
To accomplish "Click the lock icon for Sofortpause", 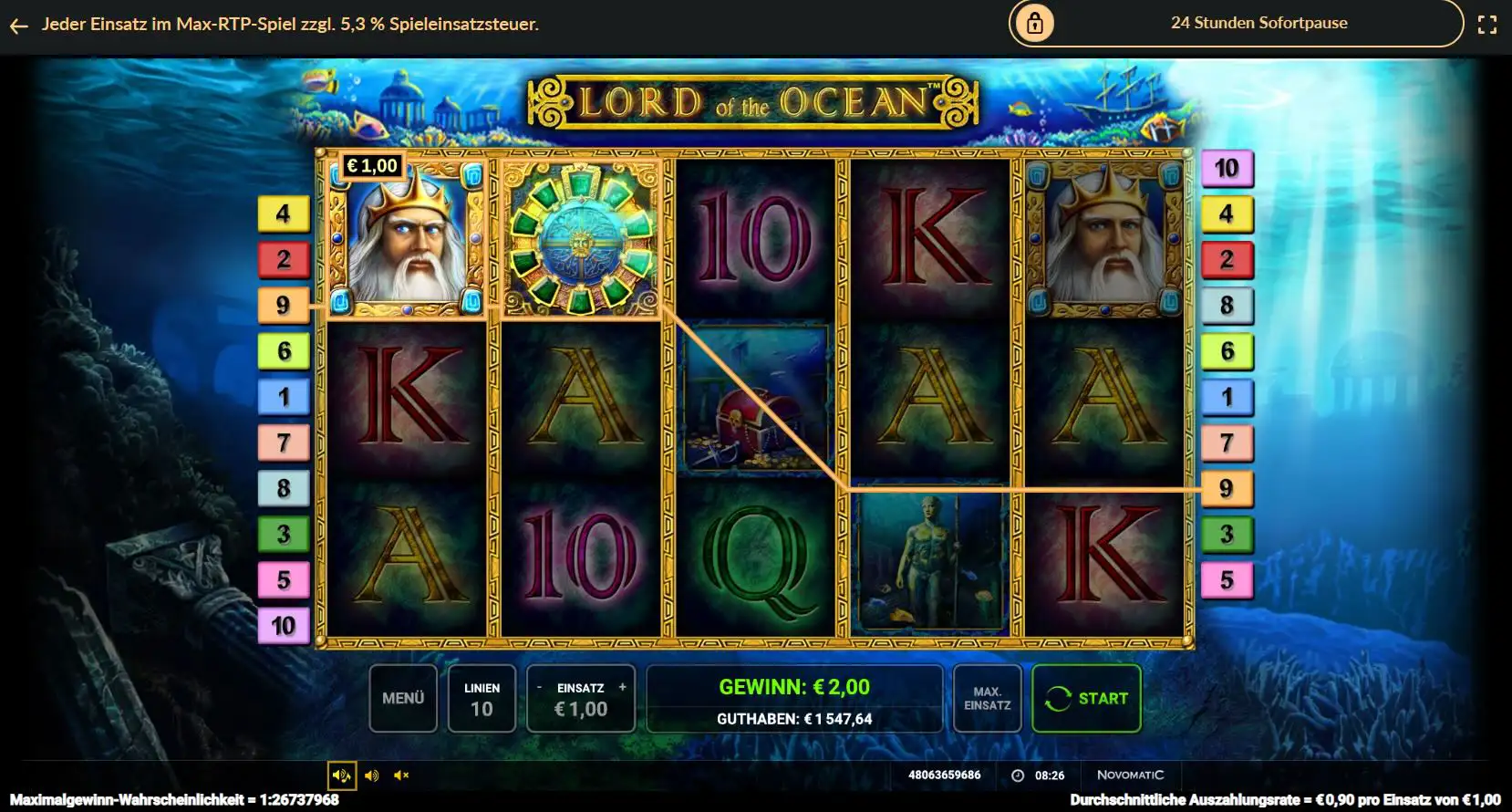I will click(x=1035, y=23).
